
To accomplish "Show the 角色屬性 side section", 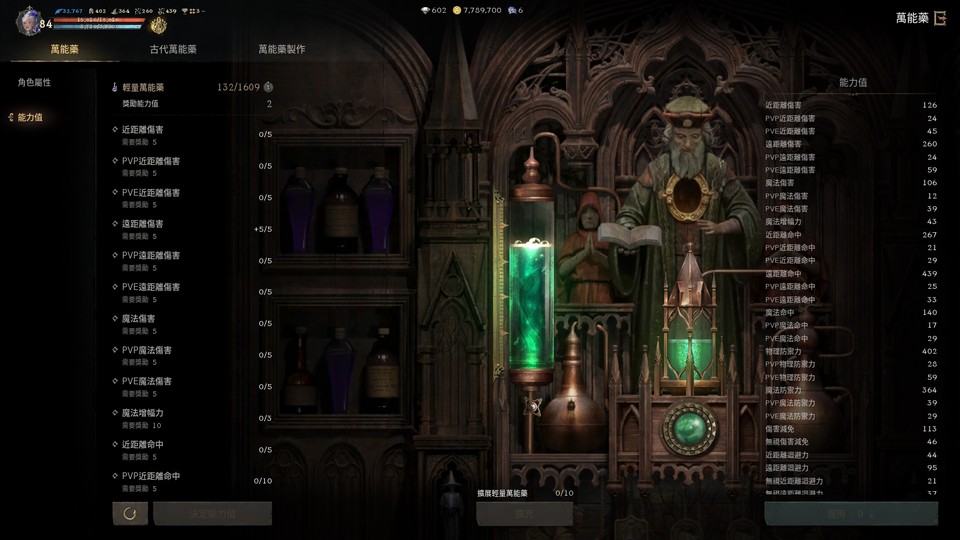I will click(x=34, y=82).
